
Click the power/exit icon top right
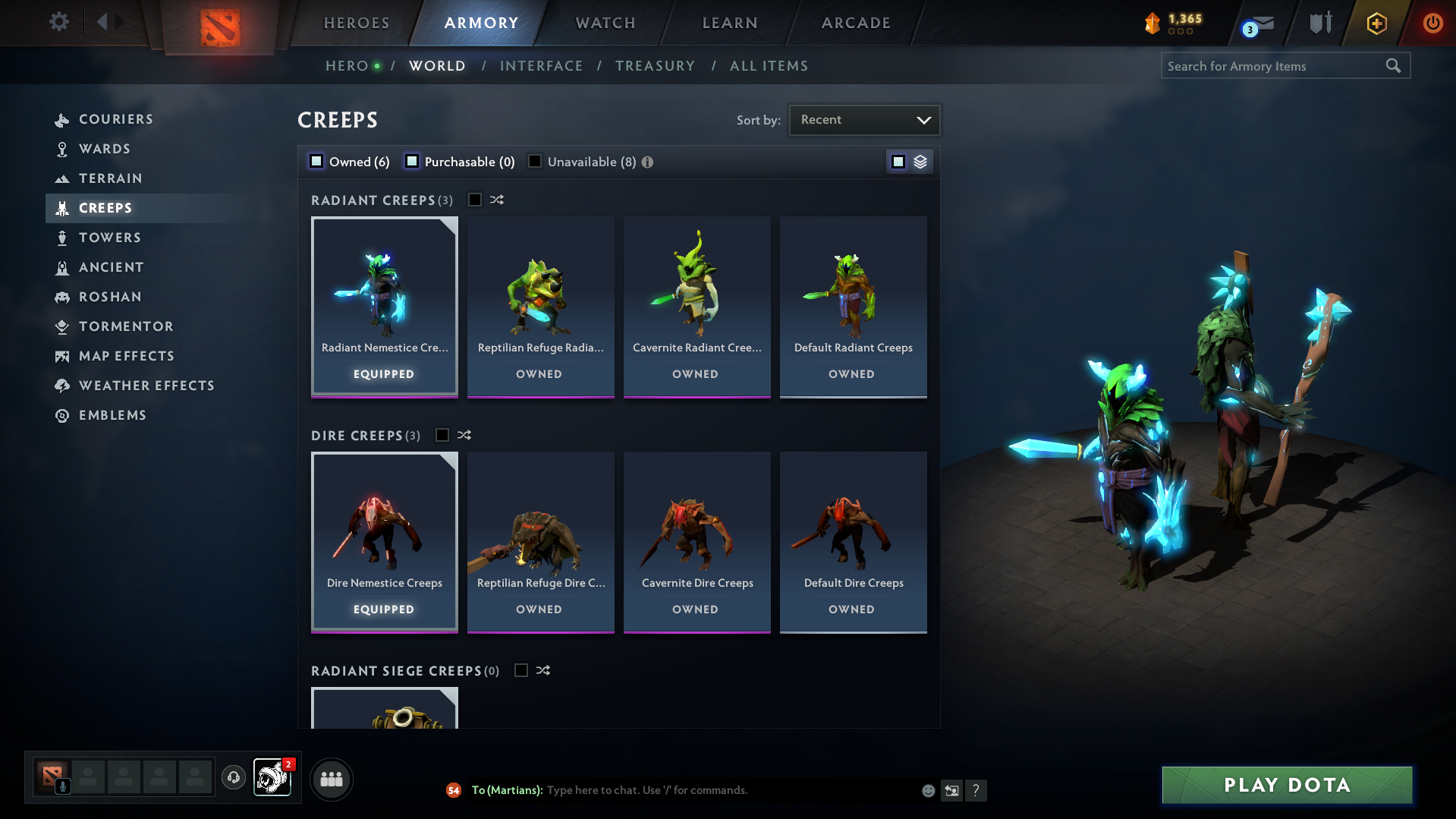coord(1432,23)
